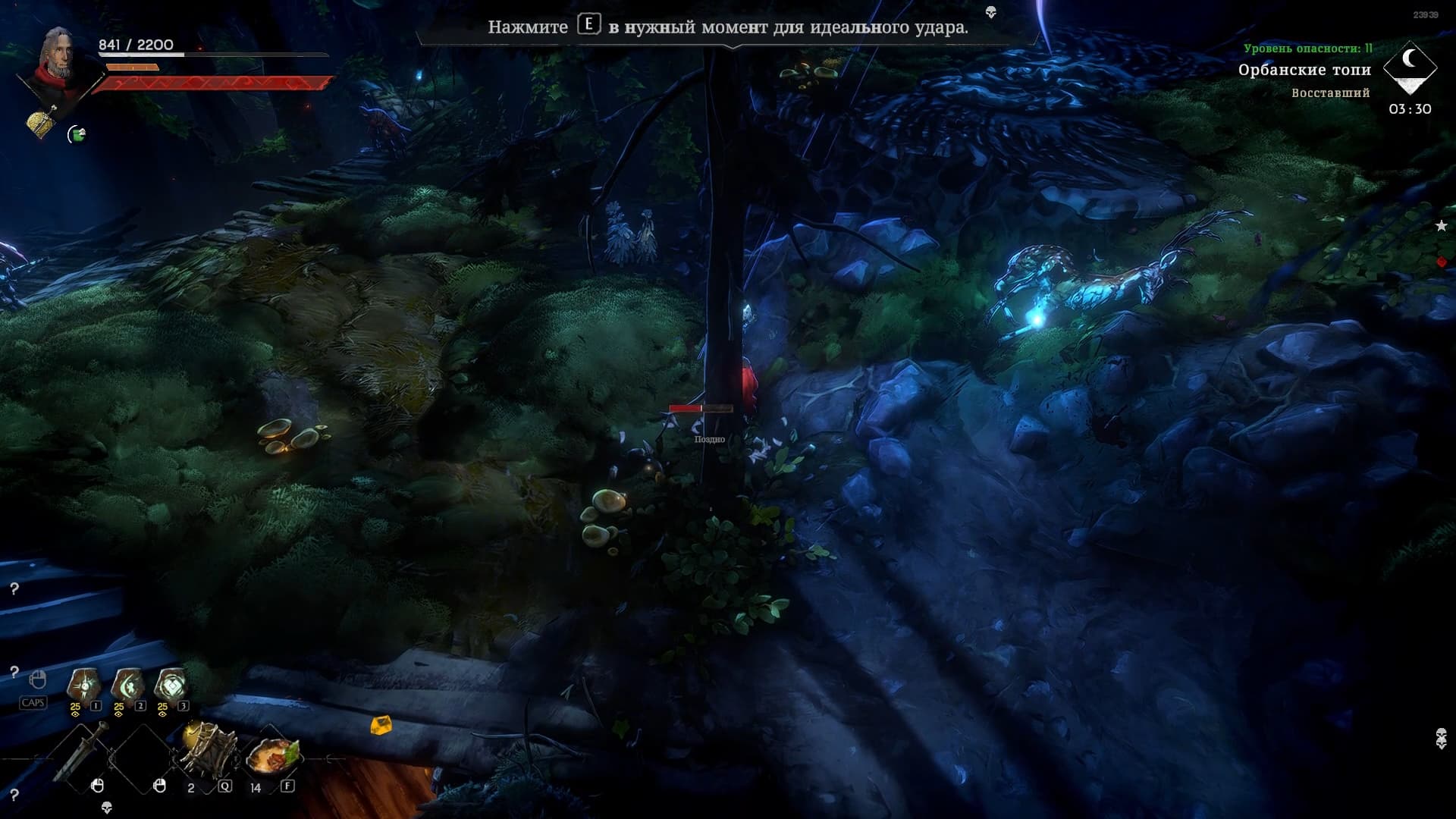1456x819 pixels.
Task: Select the sword weapon slot
Action: tap(80, 752)
